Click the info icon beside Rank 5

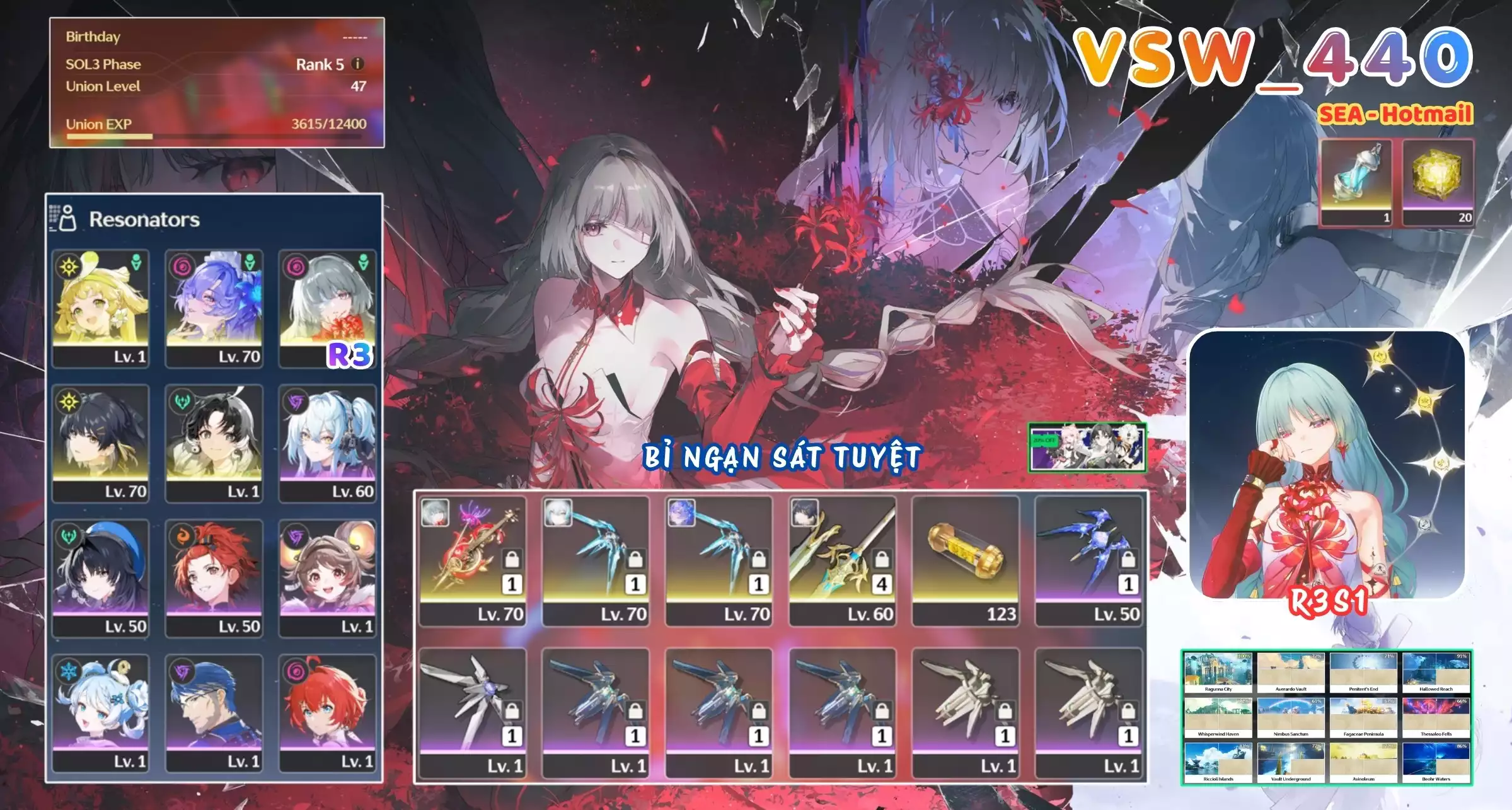pos(357,64)
